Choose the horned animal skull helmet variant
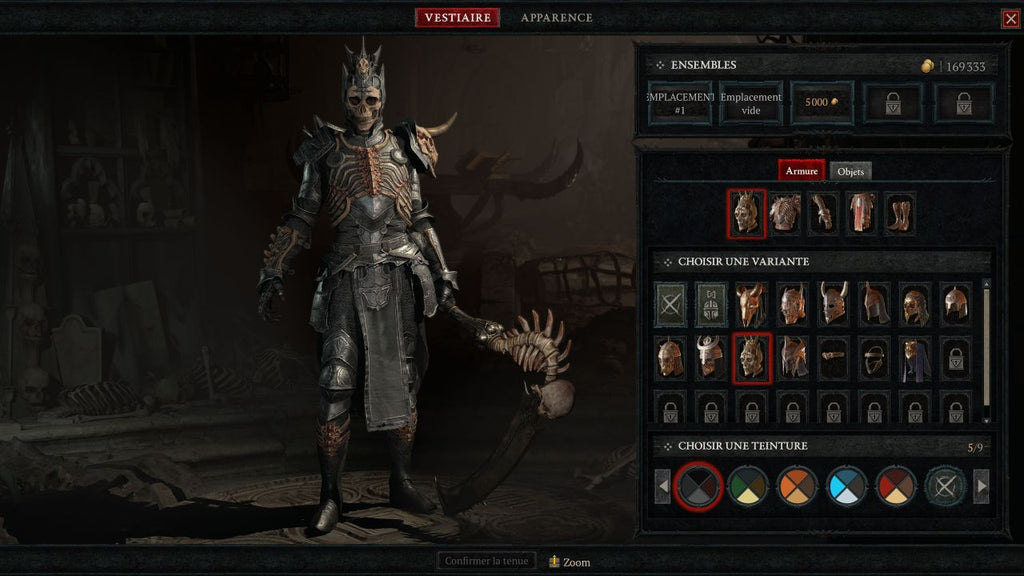Image resolution: width=1024 pixels, height=576 pixels. coord(751,304)
